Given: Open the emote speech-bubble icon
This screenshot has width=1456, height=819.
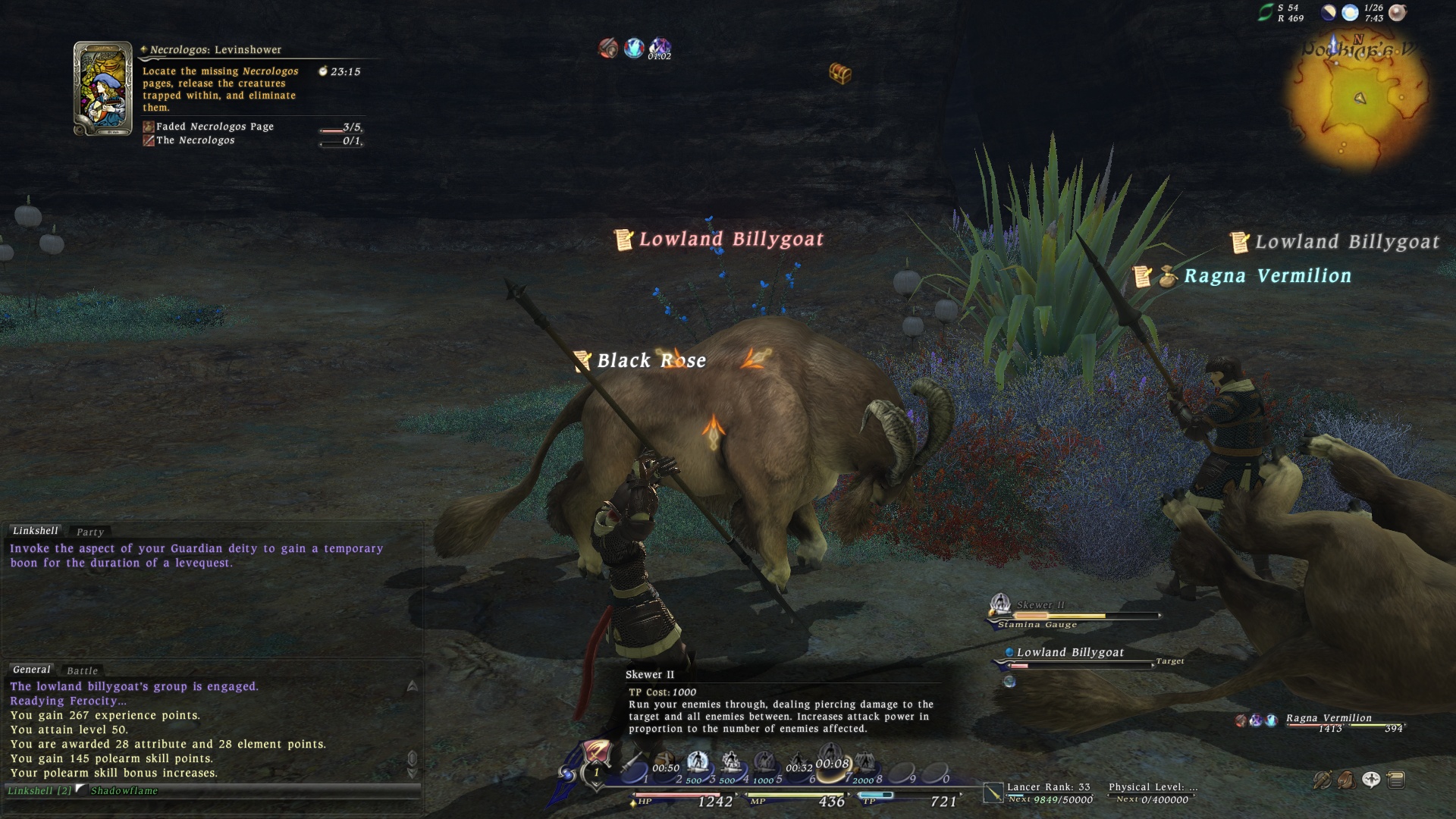Looking at the screenshot, I should click(x=1371, y=780).
